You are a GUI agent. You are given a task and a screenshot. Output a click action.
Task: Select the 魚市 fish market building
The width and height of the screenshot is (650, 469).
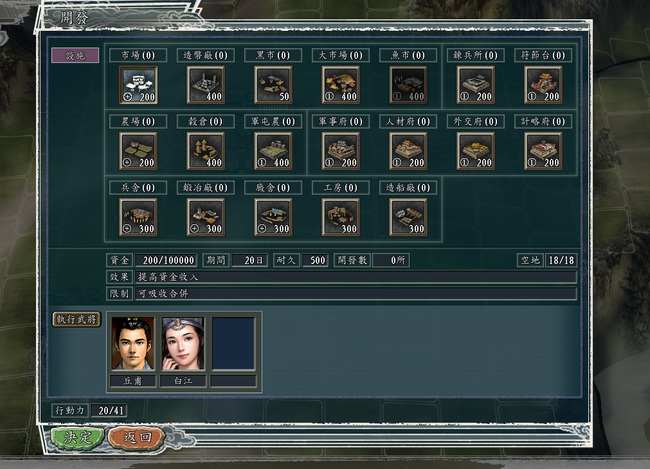[408, 84]
